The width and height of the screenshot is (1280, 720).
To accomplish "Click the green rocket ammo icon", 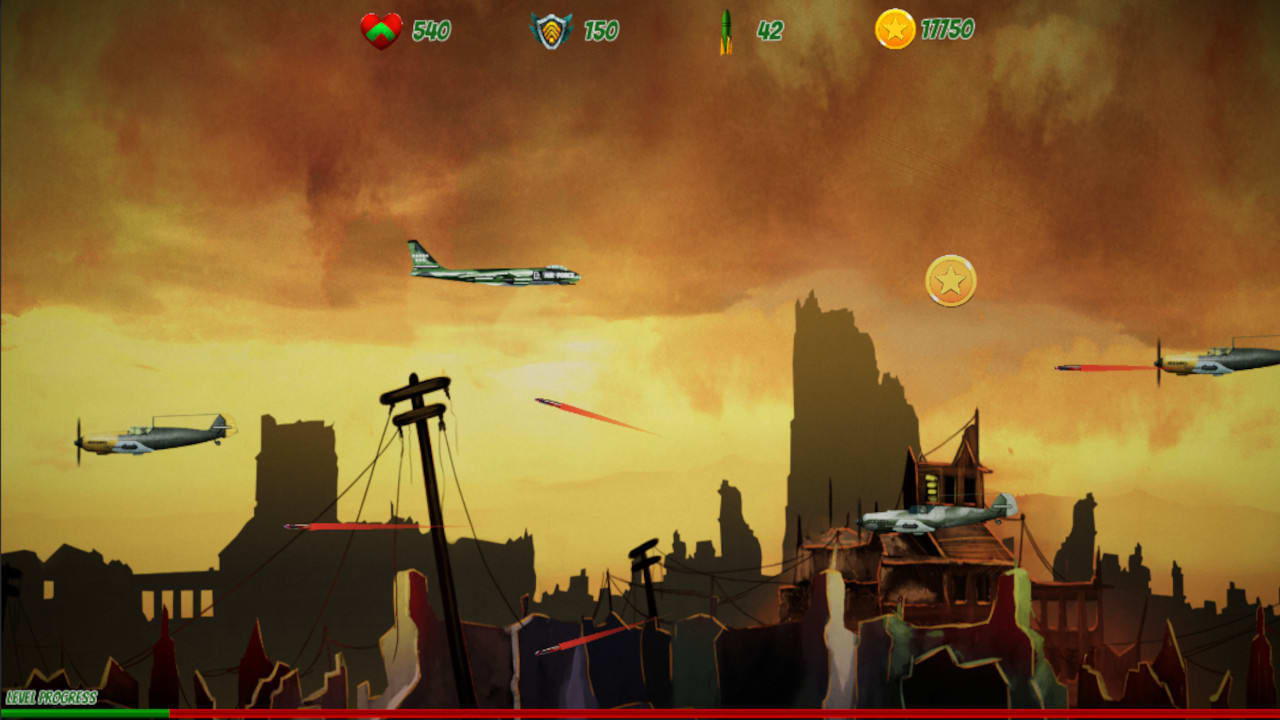I will click(727, 30).
